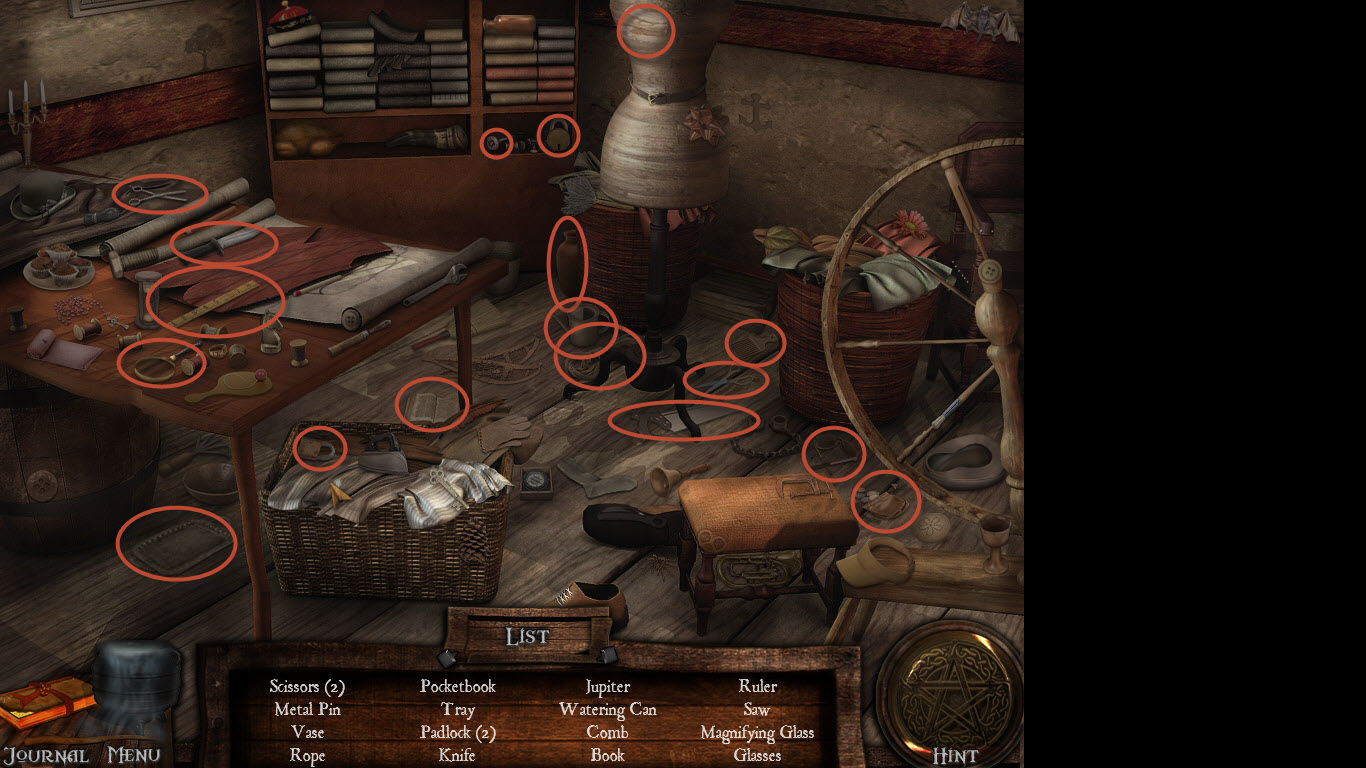Select the List sign above the item panel
Image resolution: width=1366 pixels, height=768 pixels.
pyautogui.click(x=527, y=636)
